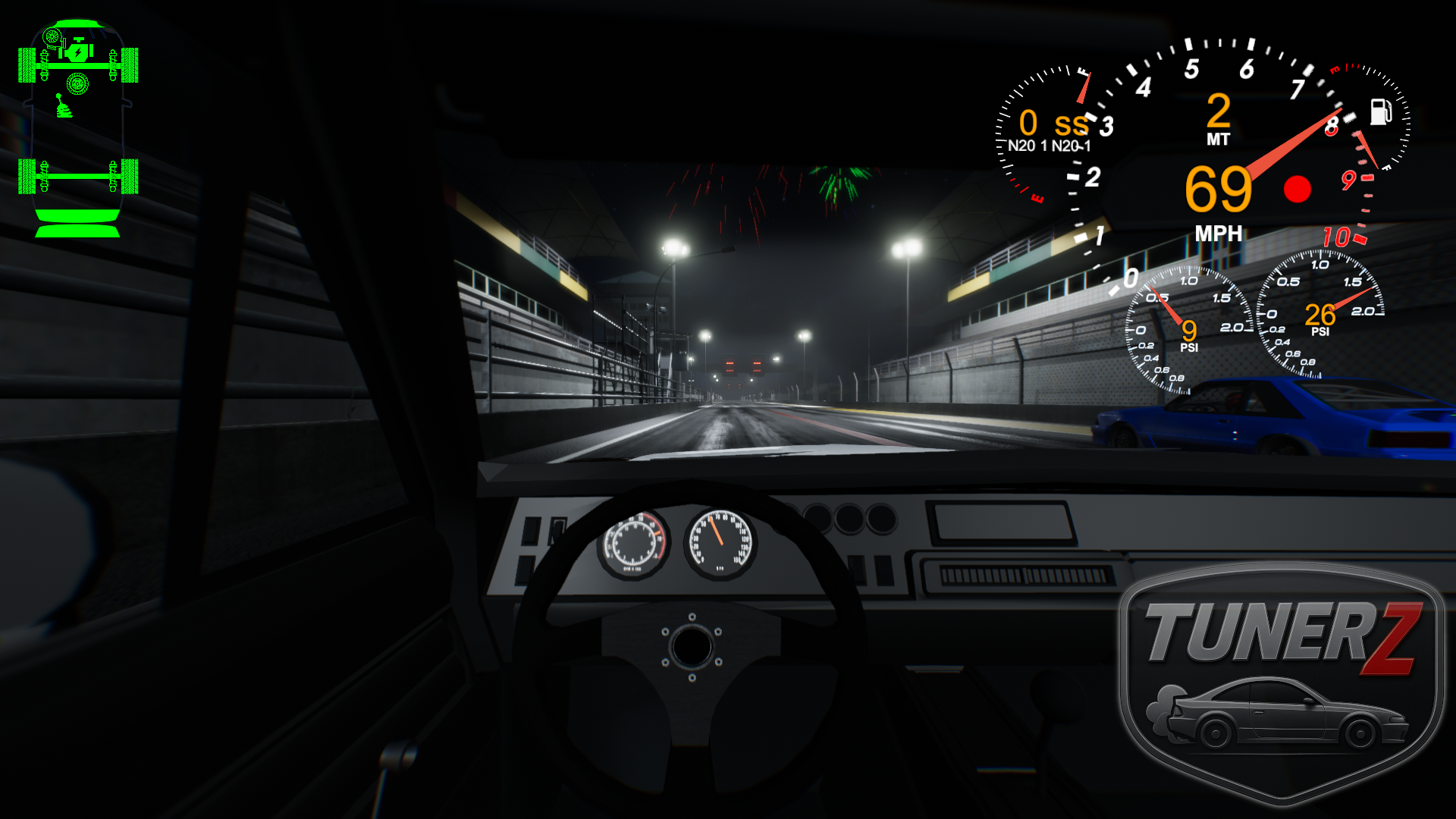Select the turbocharger icon on the car diagram
Viewport: 1456px width, 819px height.
pos(52,36)
